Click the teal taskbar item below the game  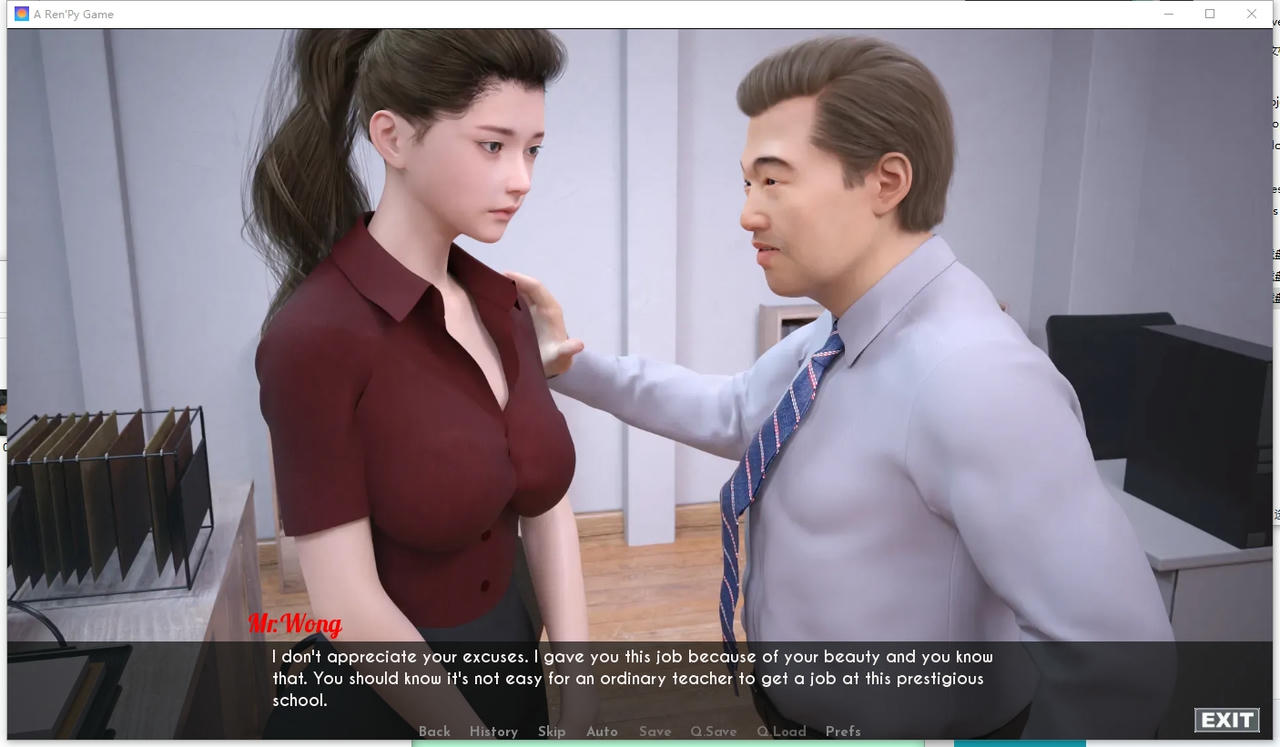(1020, 744)
